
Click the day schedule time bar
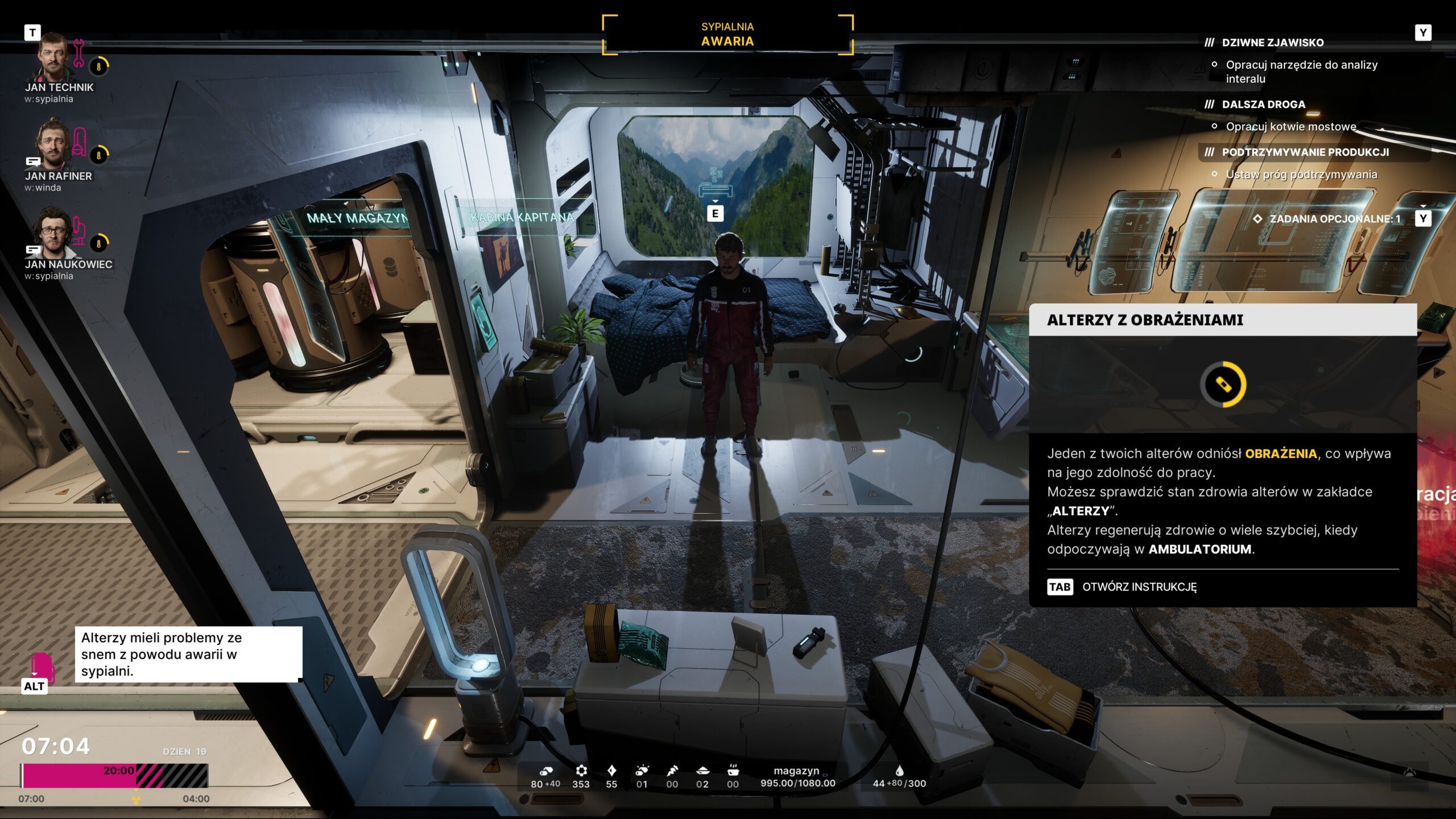point(115,776)
